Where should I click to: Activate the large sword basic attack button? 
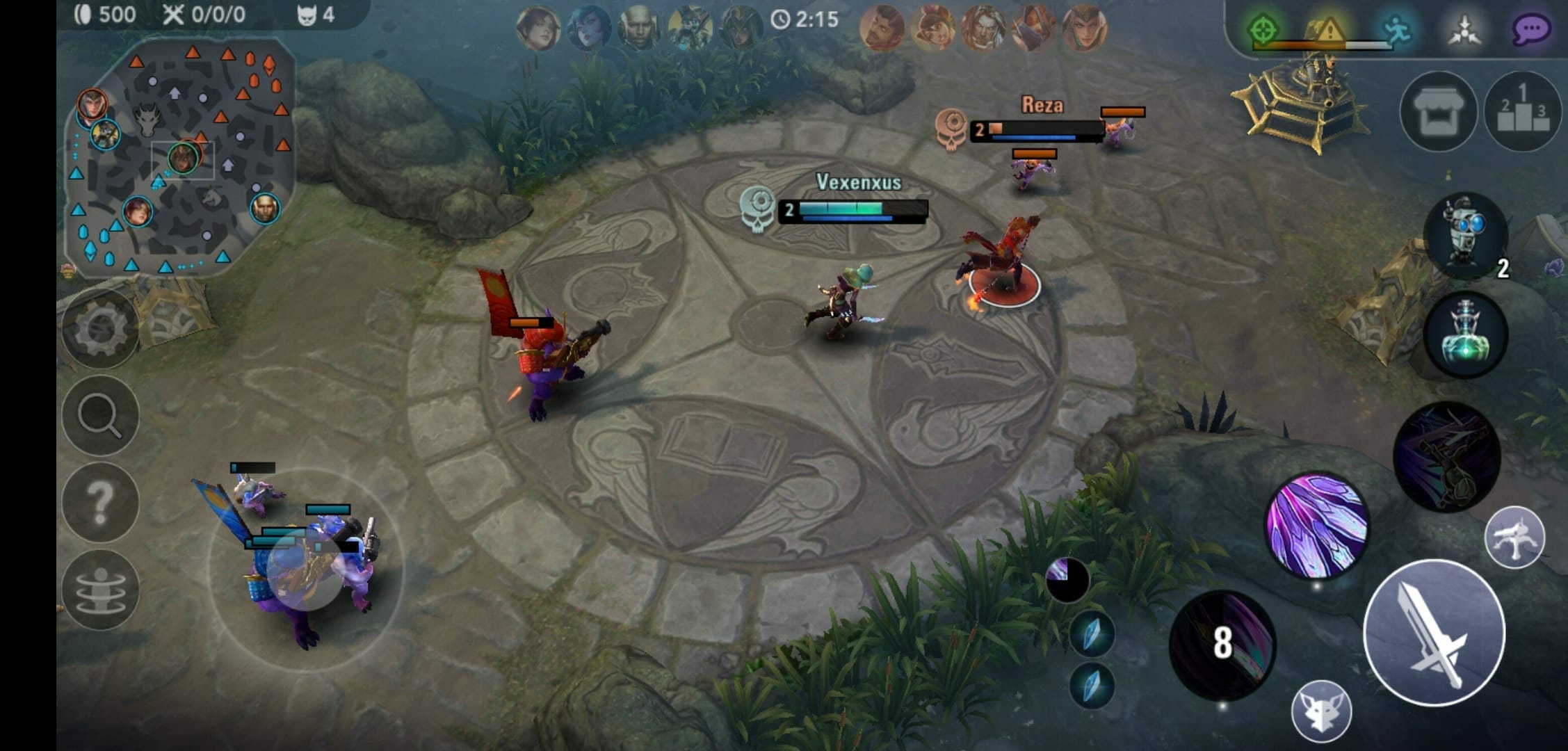[1434, 633]
